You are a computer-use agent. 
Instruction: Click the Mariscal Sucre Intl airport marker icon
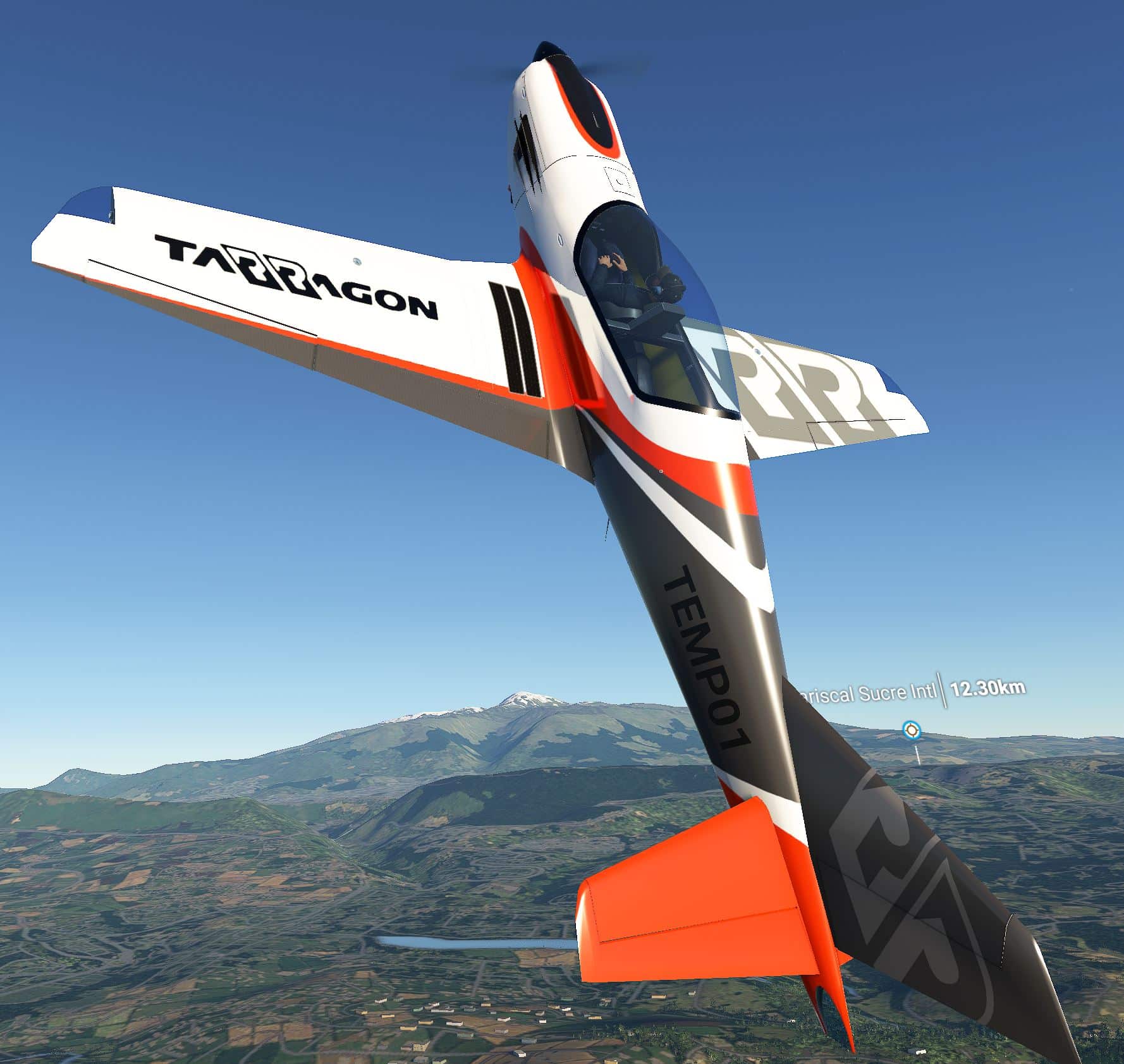click(912, 731)
